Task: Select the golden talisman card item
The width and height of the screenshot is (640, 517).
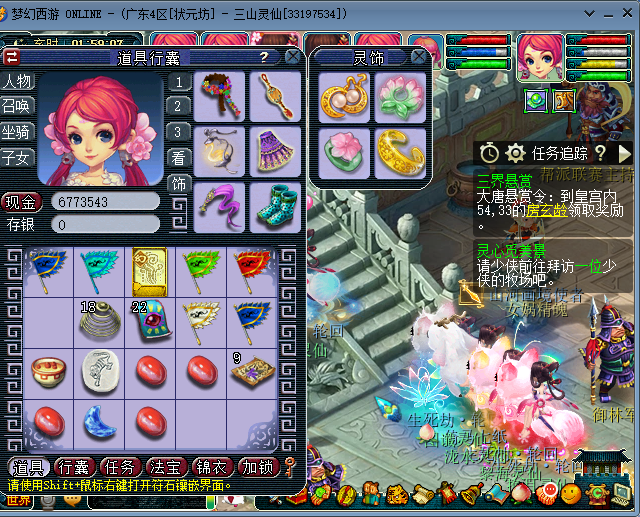Action: click(149, 270)
